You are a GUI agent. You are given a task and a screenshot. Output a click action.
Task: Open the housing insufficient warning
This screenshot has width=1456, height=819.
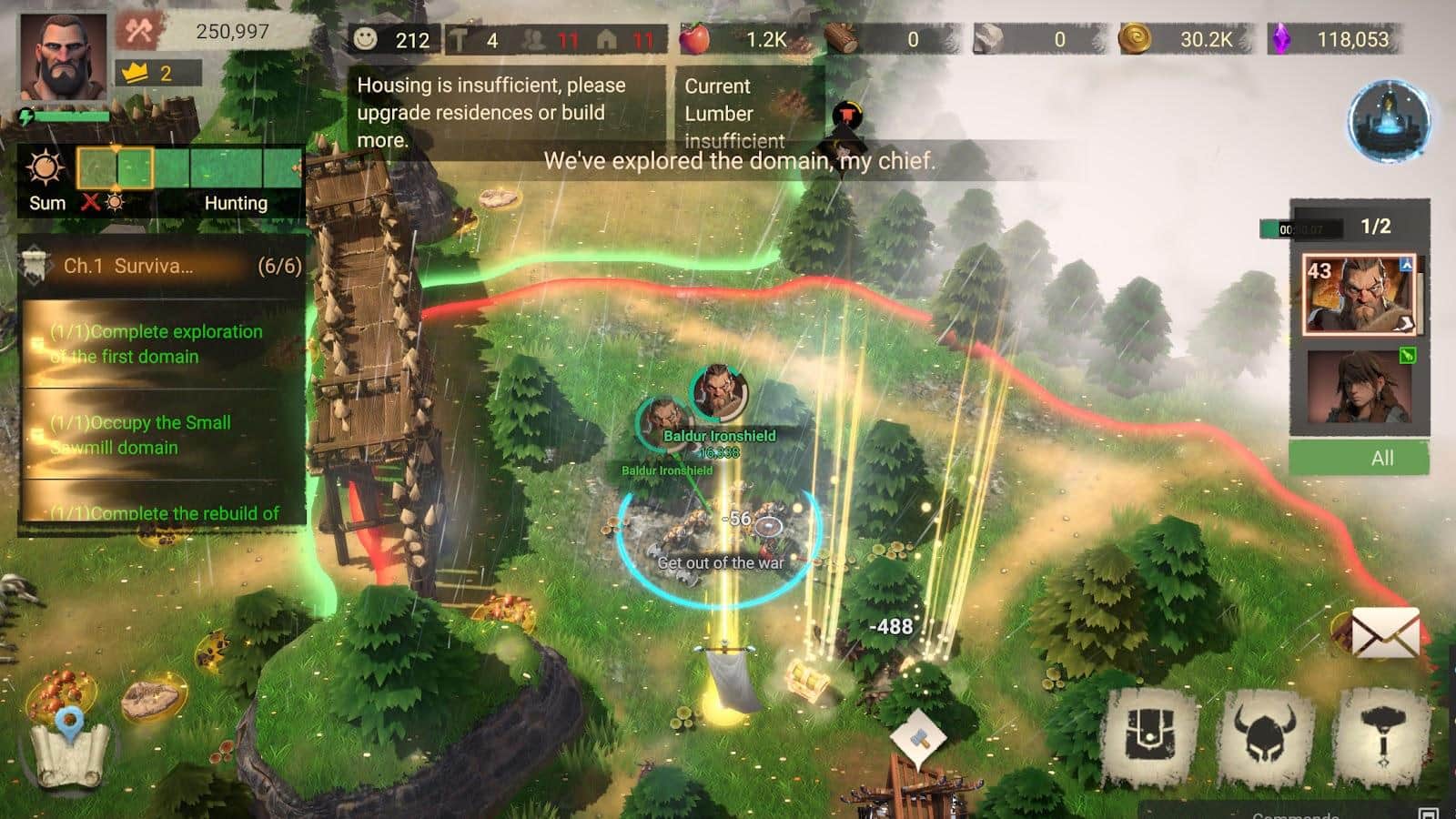pyautogui.click(x=506, y=112)
